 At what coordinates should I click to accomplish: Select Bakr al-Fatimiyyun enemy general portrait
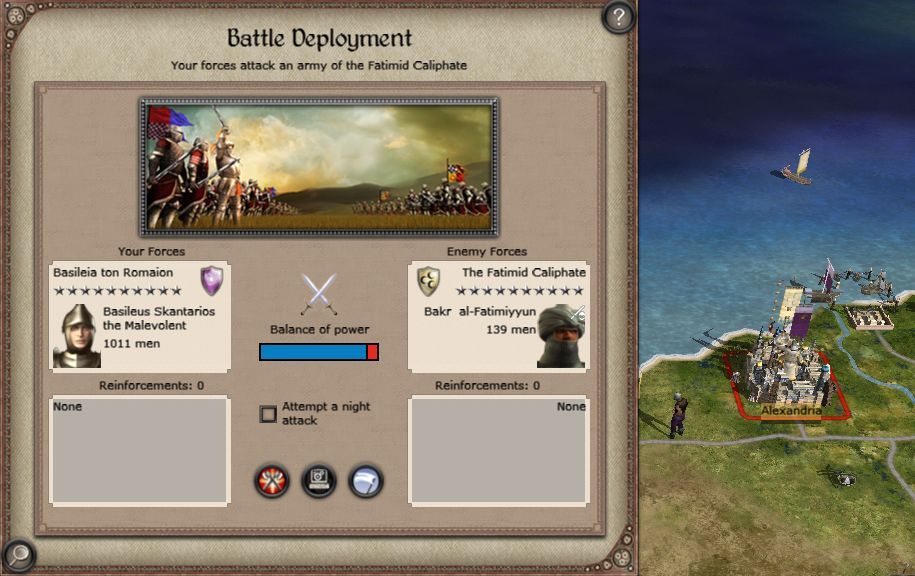pos(561,337)
